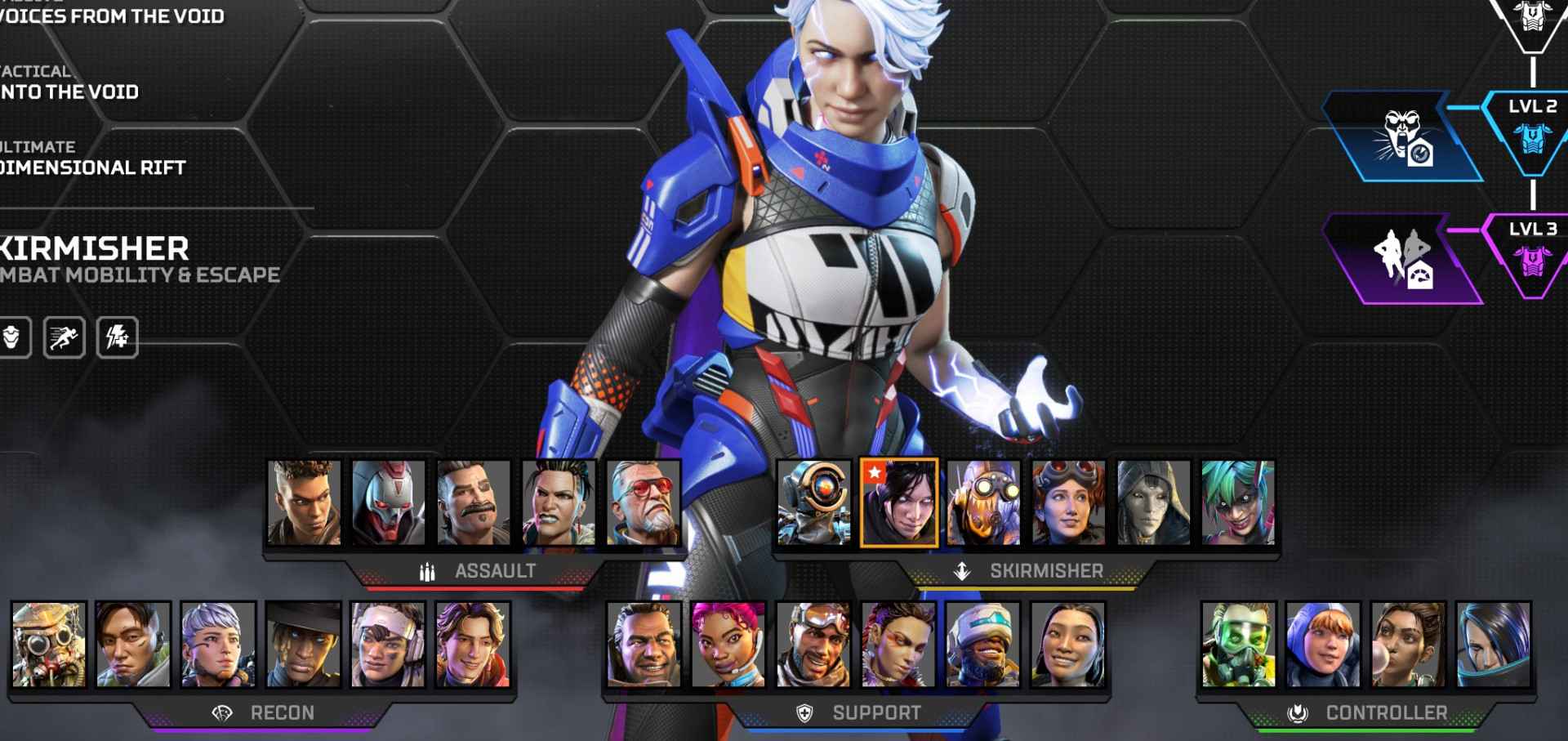Screen dimensions: 1568x741
Task: Click the Support shield class icon
Action: click(804, 712)
